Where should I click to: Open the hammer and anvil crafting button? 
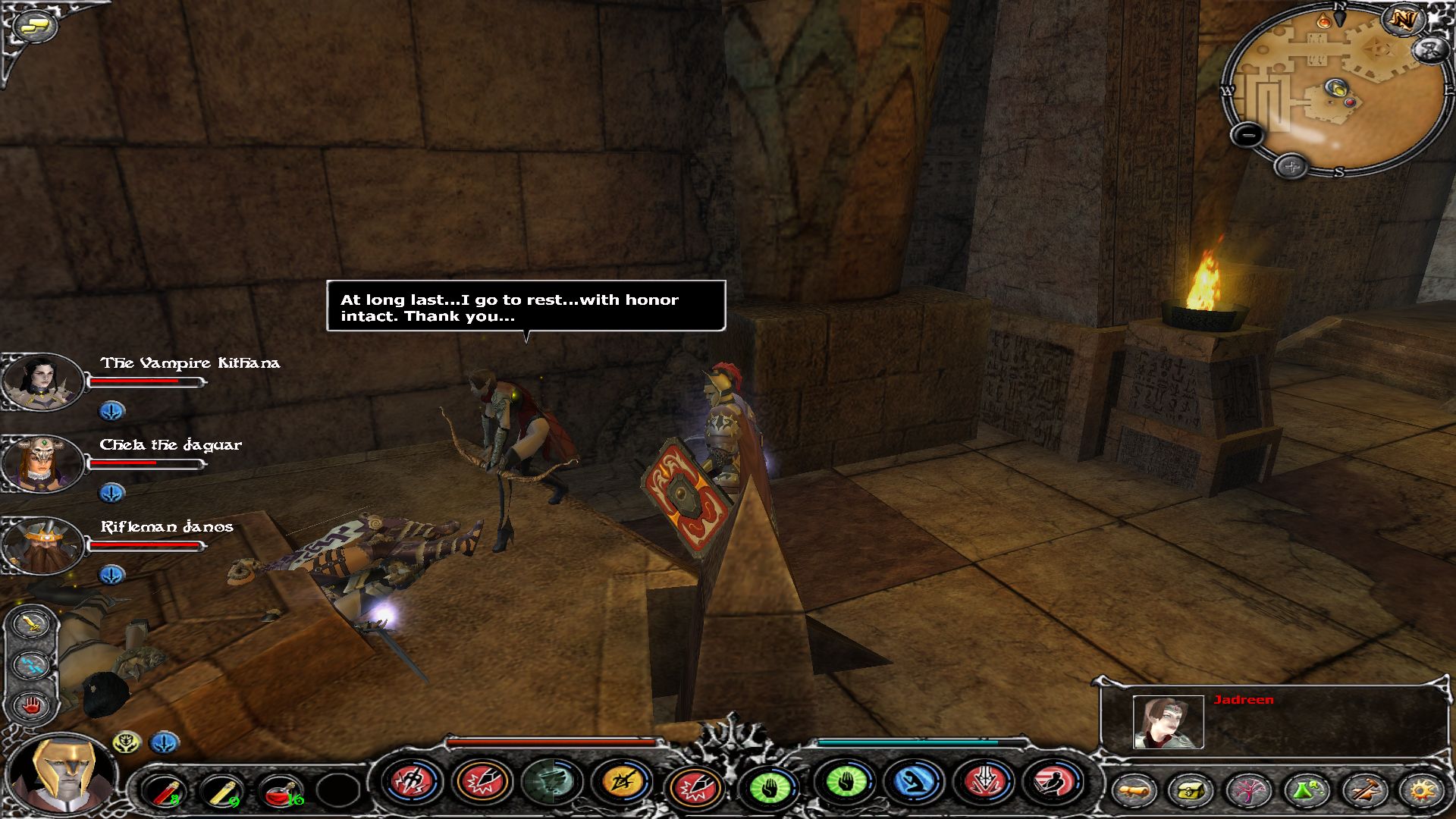coord(1363,791)
